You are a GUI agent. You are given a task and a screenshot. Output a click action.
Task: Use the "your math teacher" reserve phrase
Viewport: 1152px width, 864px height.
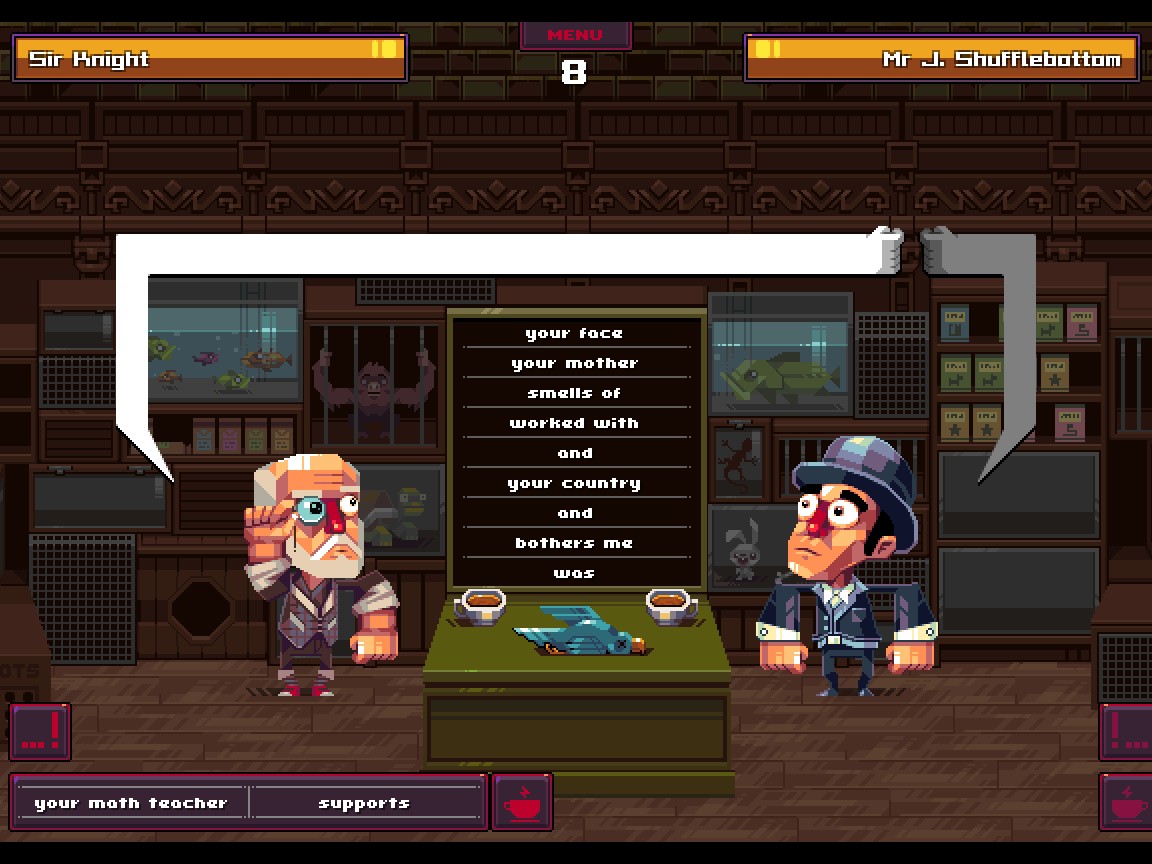[x=131, y=802]
